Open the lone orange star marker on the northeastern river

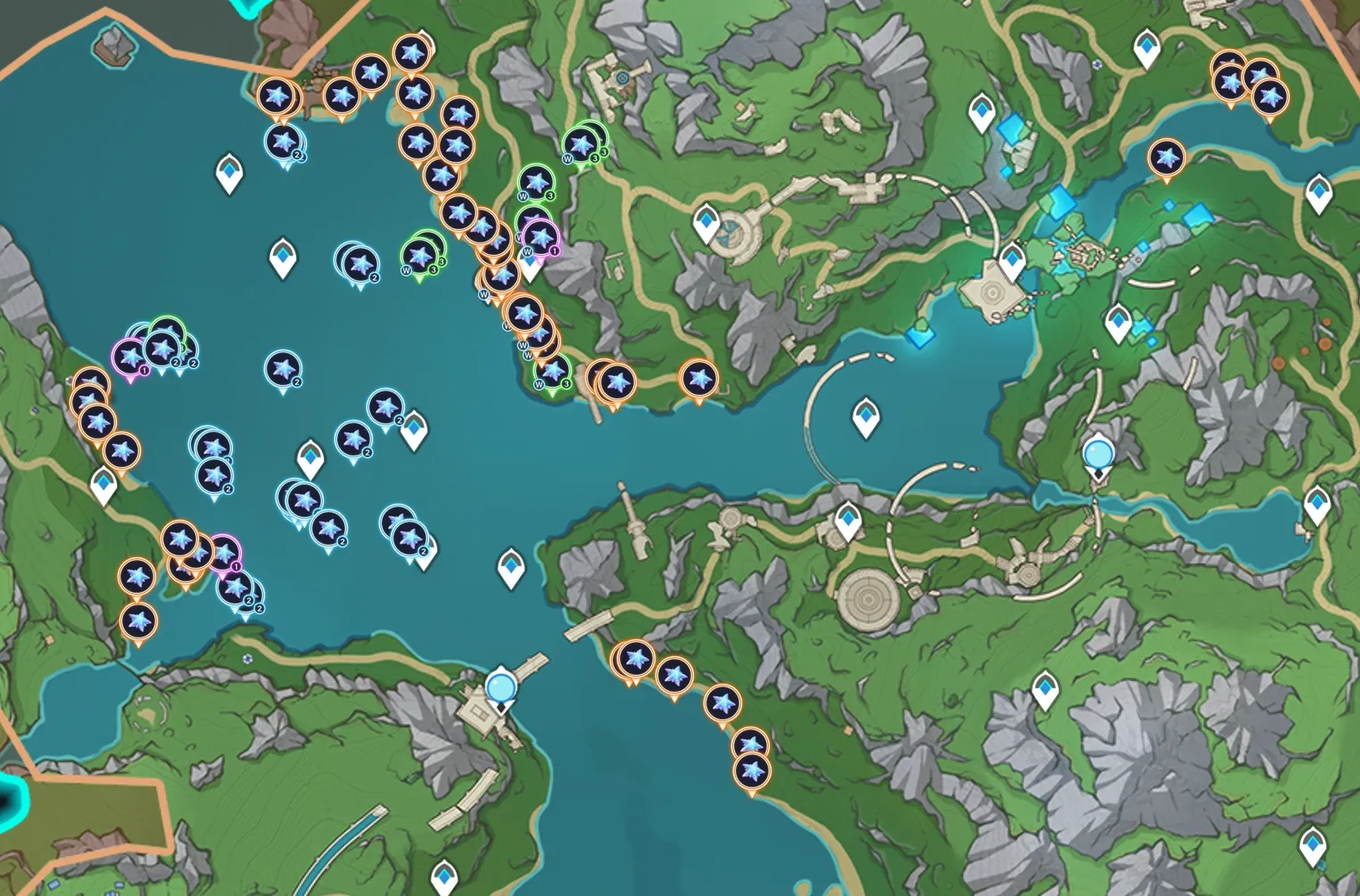[1166, 158]
